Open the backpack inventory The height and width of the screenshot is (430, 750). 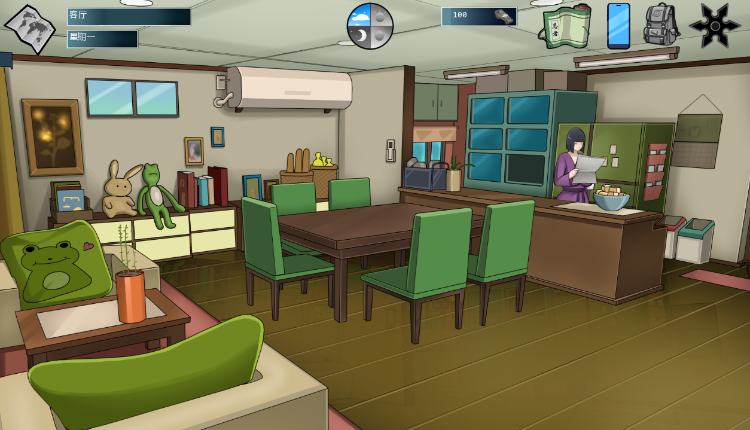[661, 25]
